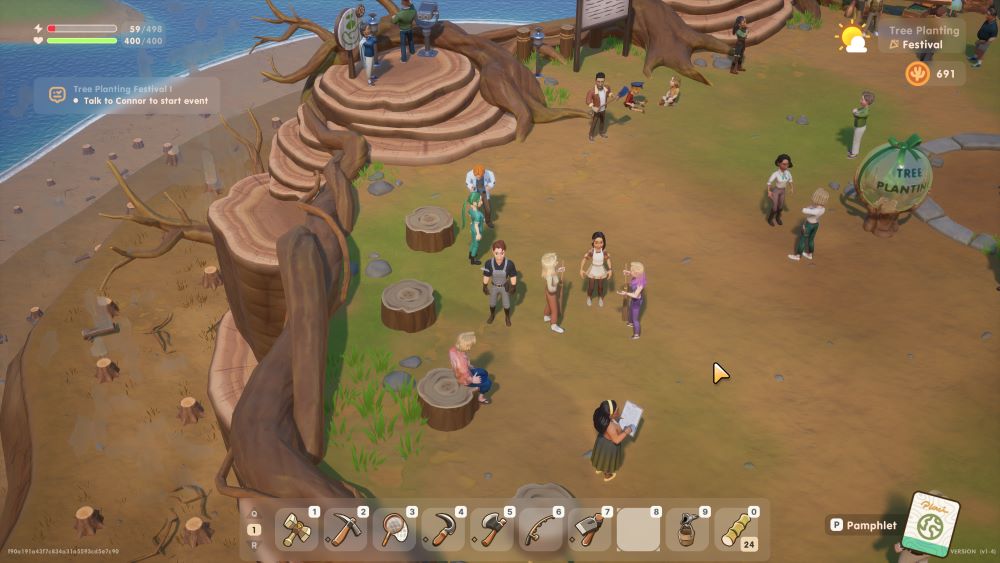1000x563 pixels.
Task: Click the sunny weather icon
Action: 853,38
